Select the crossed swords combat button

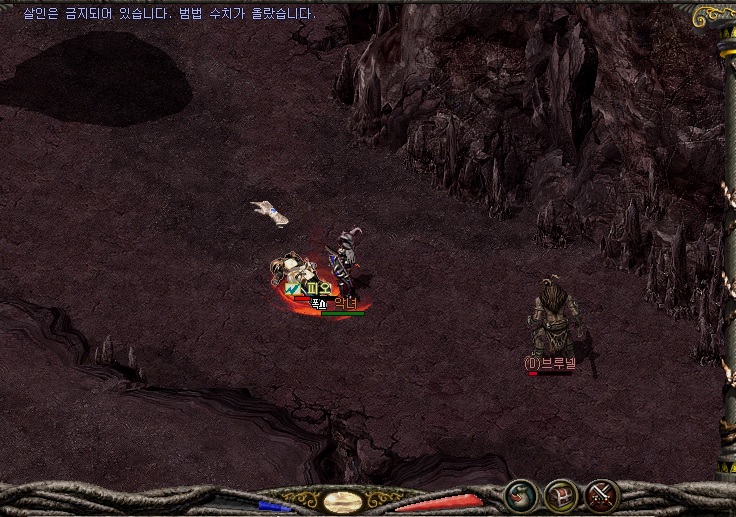pos(602,496)
